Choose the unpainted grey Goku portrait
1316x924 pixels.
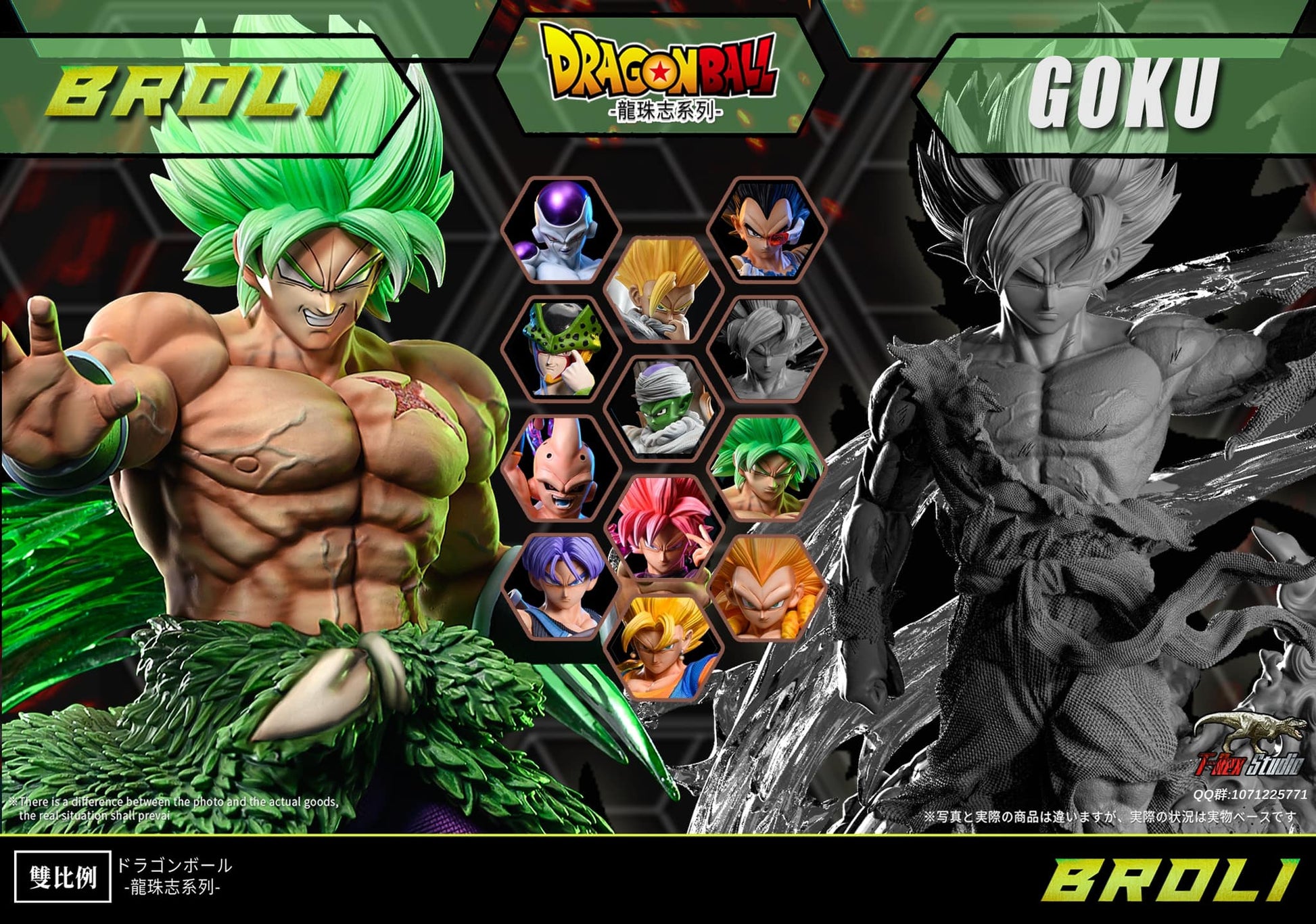point(766,349)
